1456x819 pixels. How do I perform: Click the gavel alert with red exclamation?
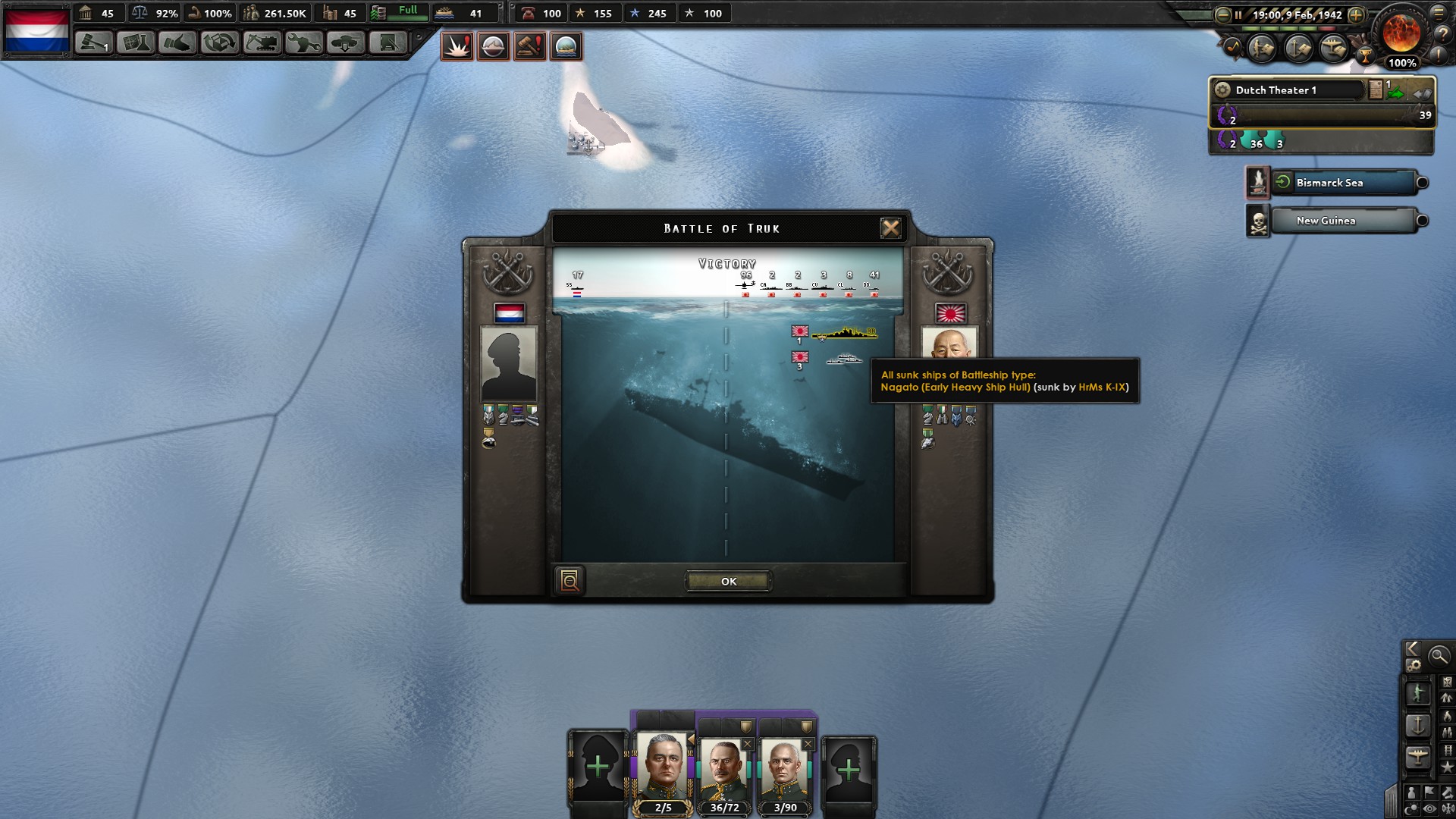(530, 46)
